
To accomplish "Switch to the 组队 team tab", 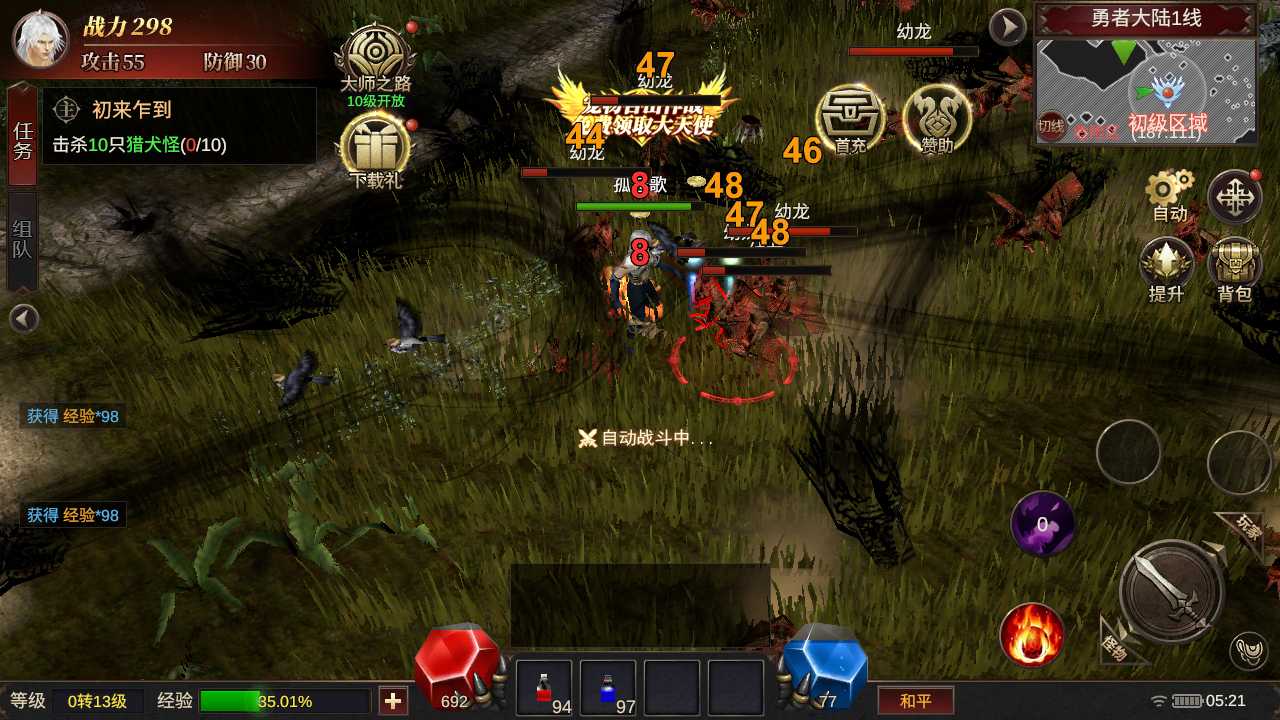I will coord(22,240).
